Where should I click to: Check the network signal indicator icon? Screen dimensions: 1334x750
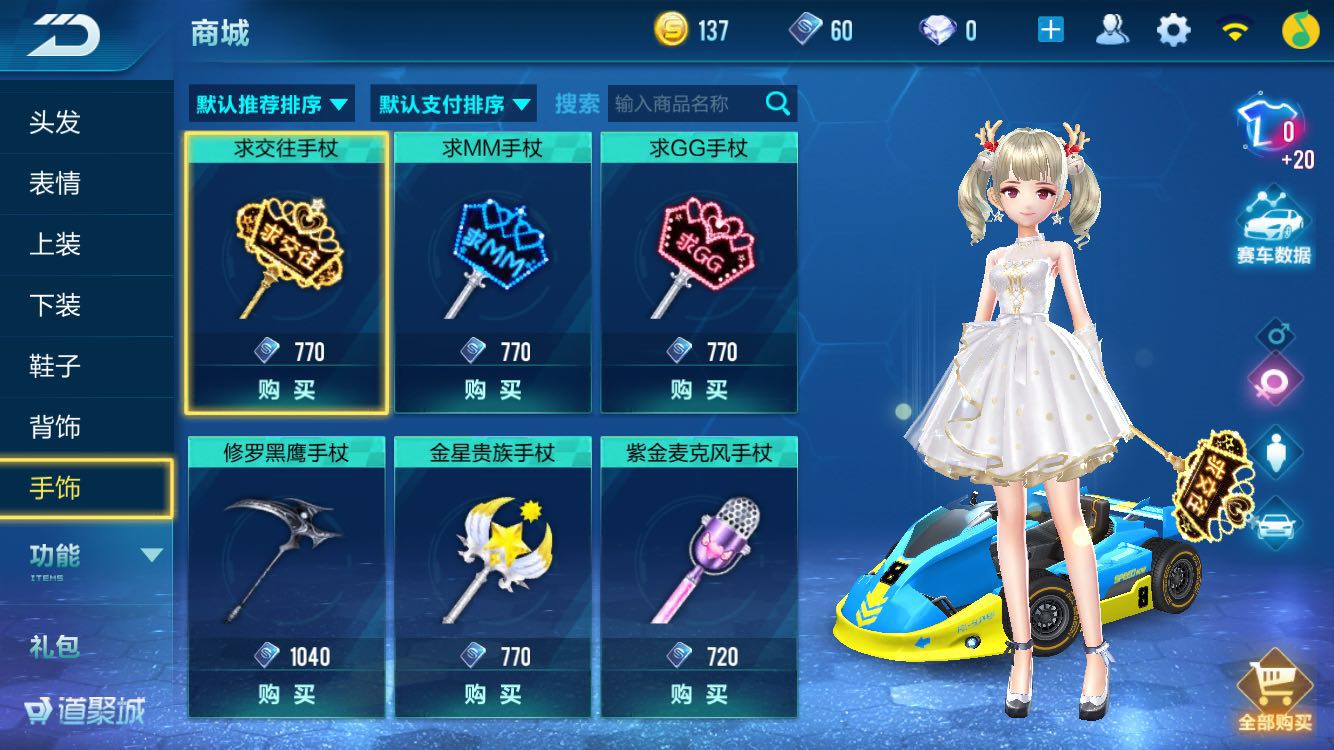click(1235, 30)
